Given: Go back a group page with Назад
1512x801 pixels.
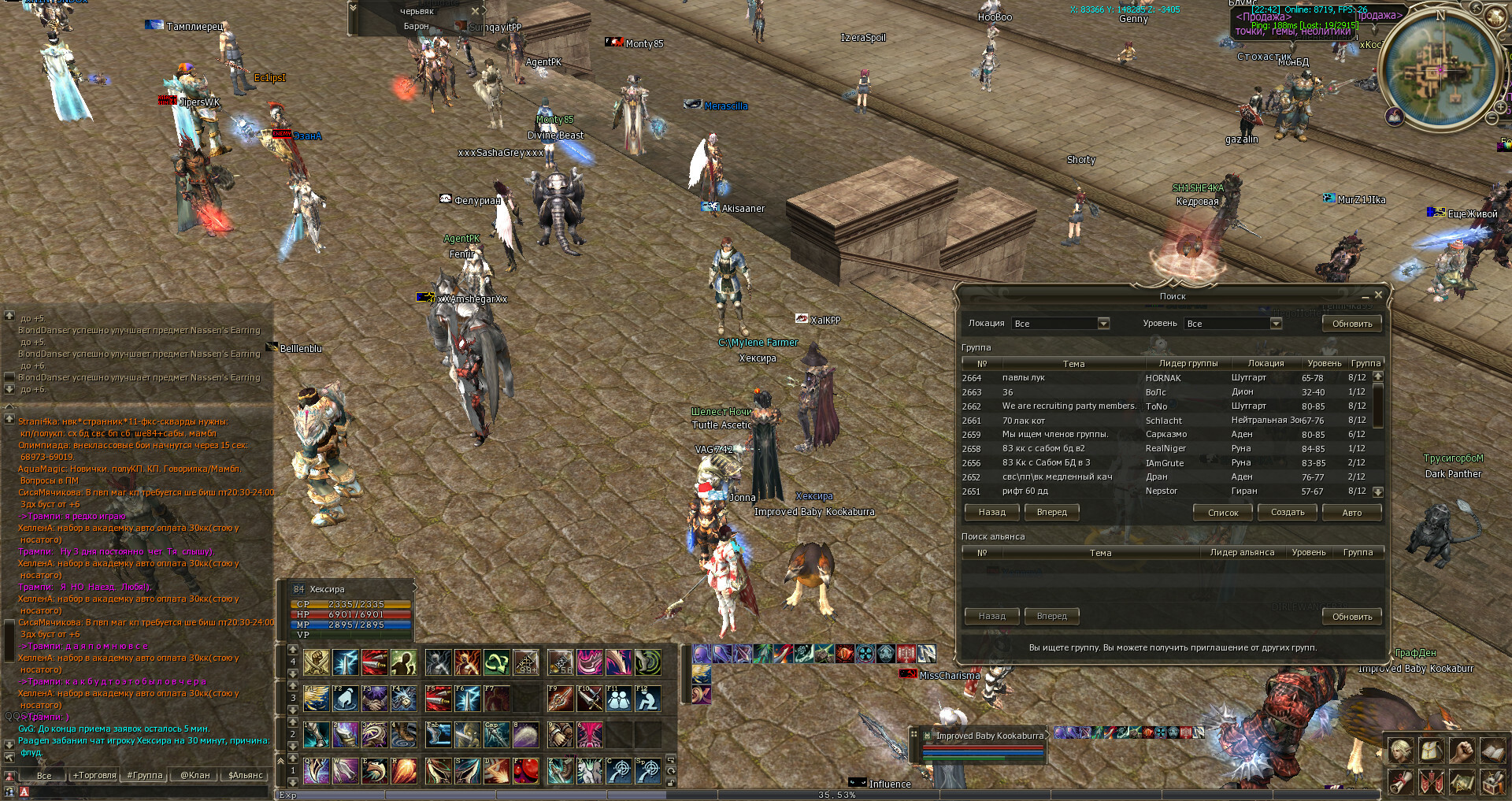Looking at the screenshot, I should [x=991, y=512].
